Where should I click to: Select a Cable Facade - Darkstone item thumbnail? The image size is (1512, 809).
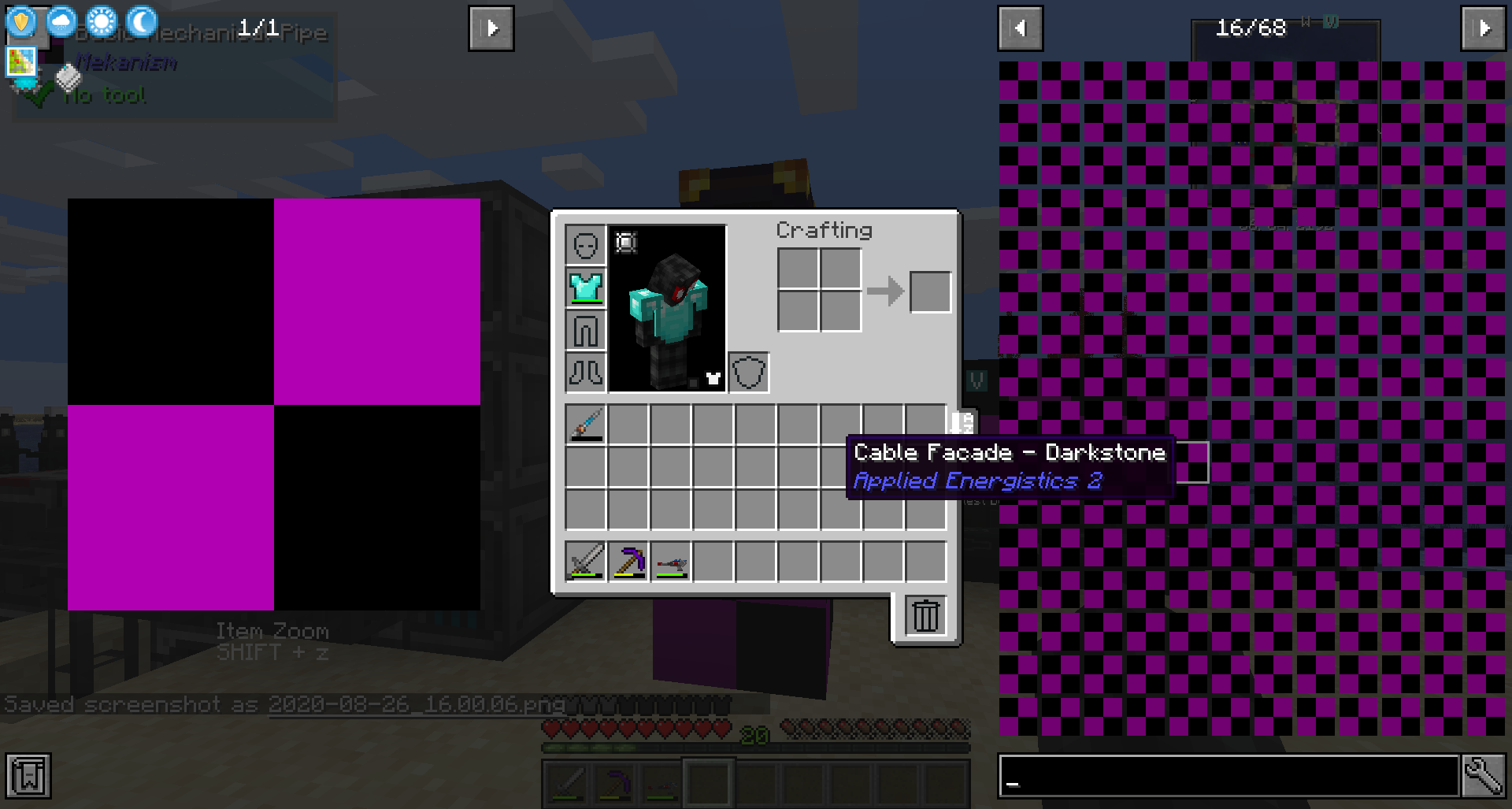1194,463
